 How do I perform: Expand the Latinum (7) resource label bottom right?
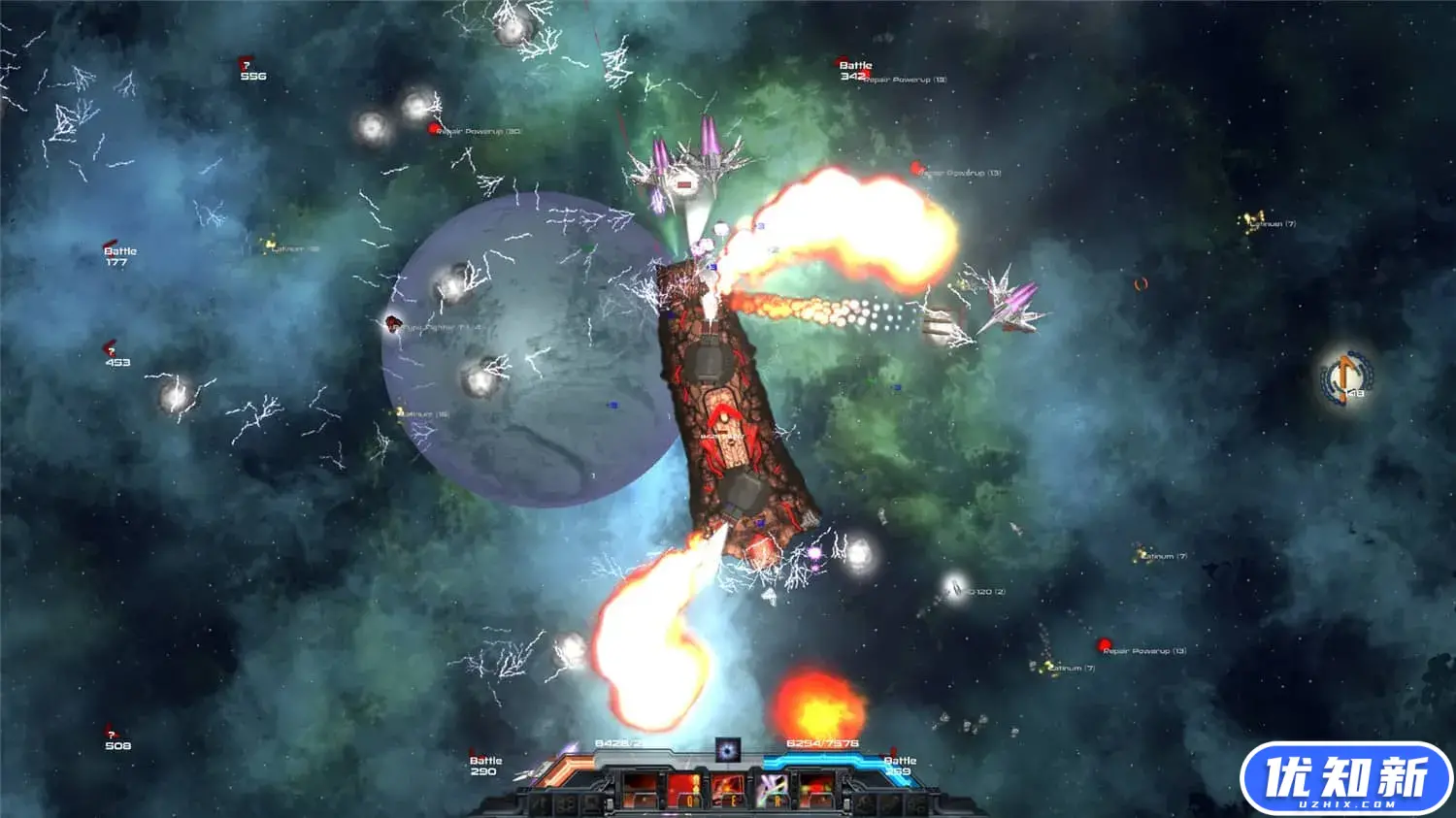click(1070, 667)
